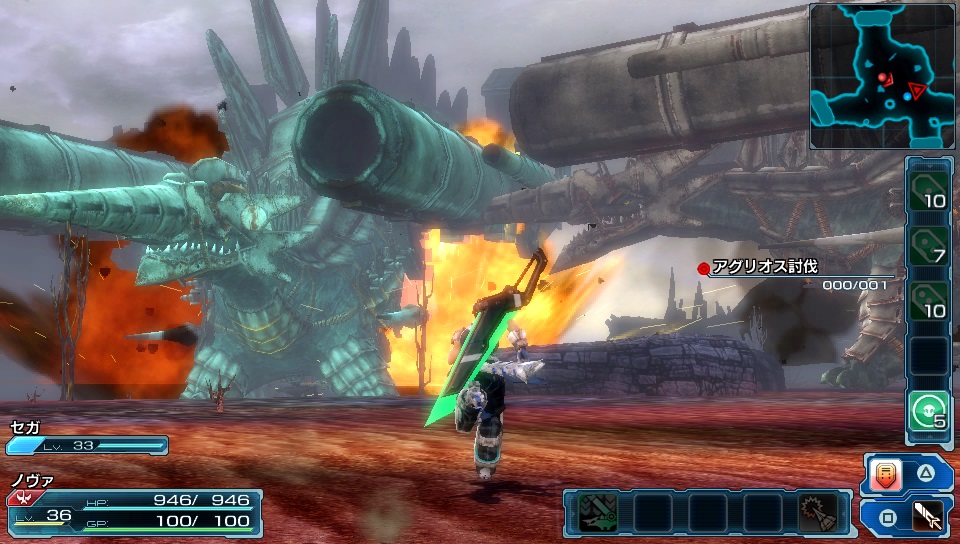Screen dimensions: 960x544
Task: Open ノヴァ's character status panel
Action: click(x=134, y=506)
